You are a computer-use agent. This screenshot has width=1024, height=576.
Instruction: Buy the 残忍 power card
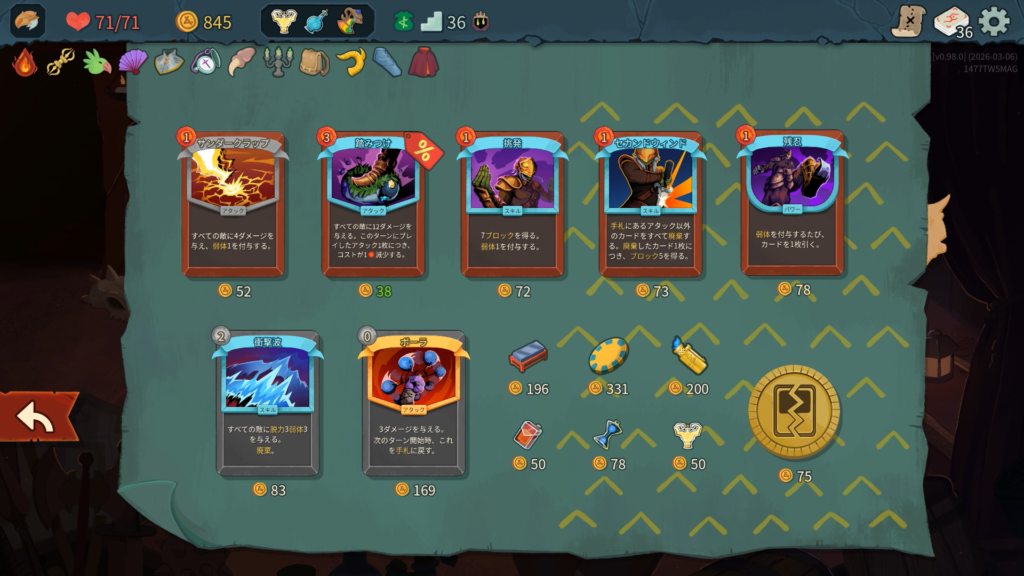pos(792,203)
